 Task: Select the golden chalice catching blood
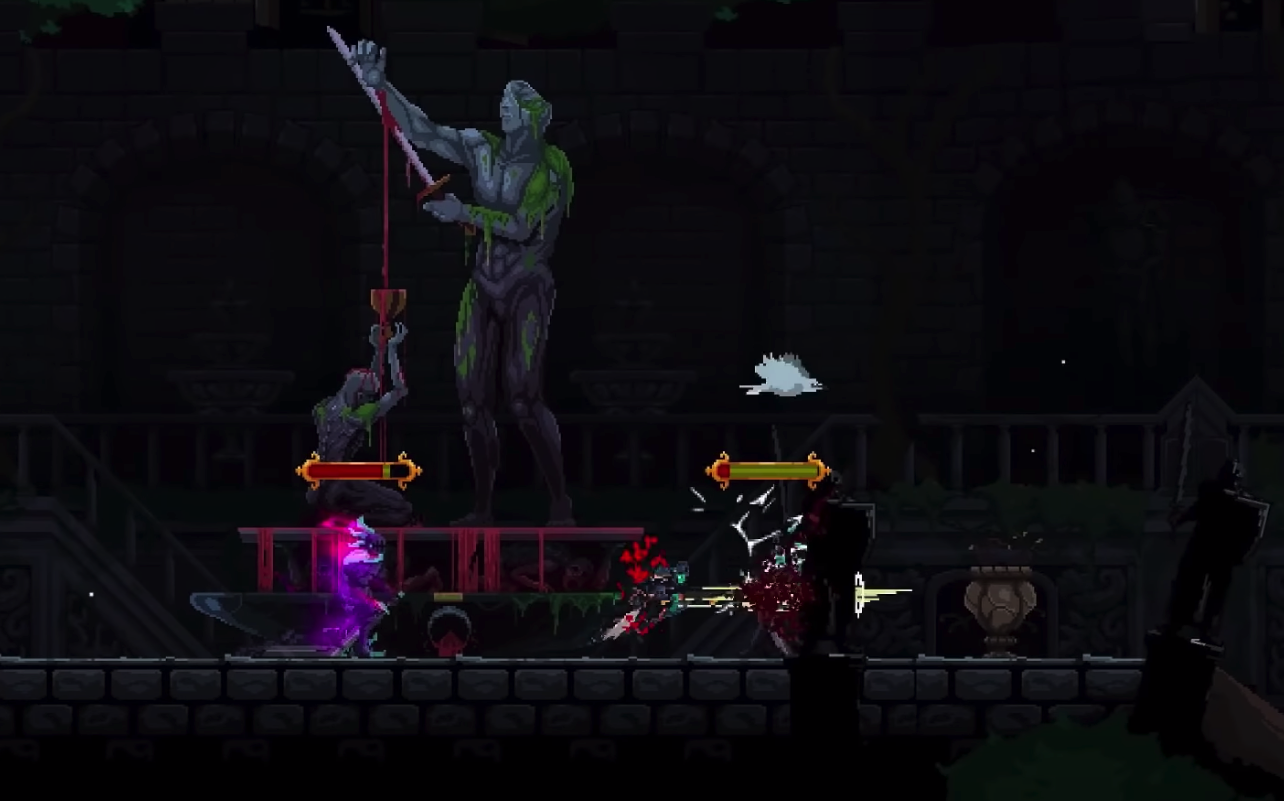click(x=390, y=300)
